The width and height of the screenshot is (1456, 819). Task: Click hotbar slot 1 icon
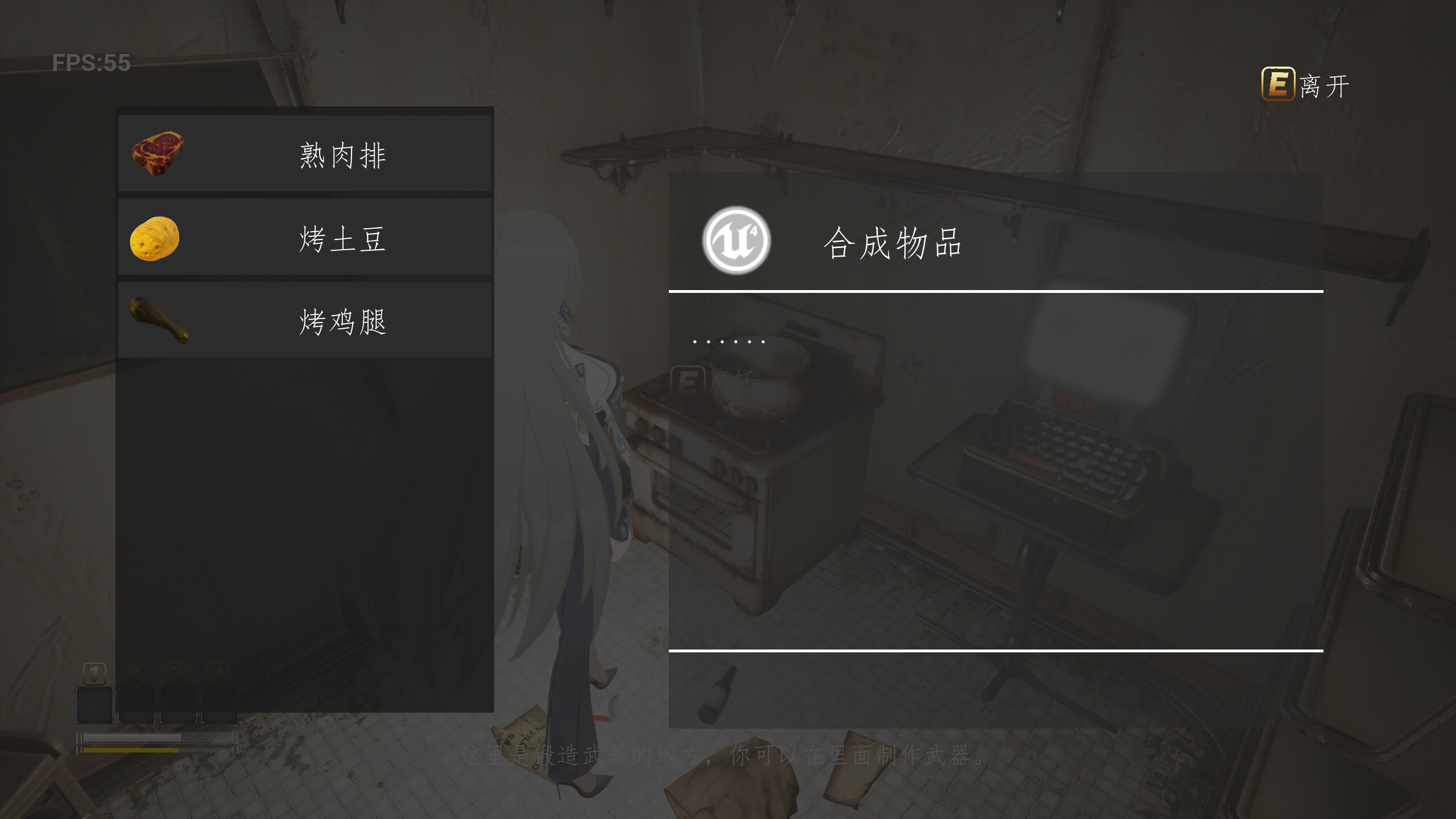tap(94, 705)
